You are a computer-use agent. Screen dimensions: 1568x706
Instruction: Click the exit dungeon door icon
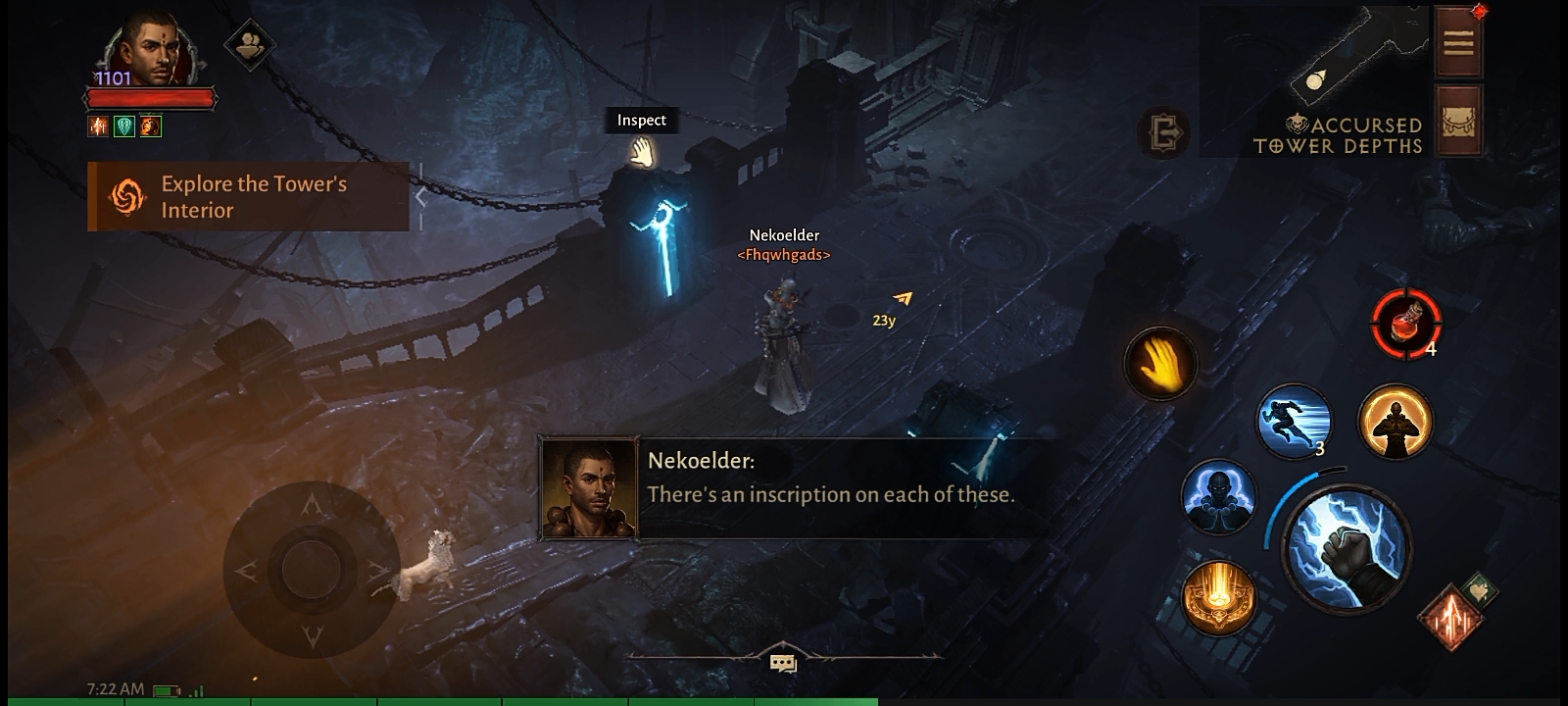point(1164,132)
